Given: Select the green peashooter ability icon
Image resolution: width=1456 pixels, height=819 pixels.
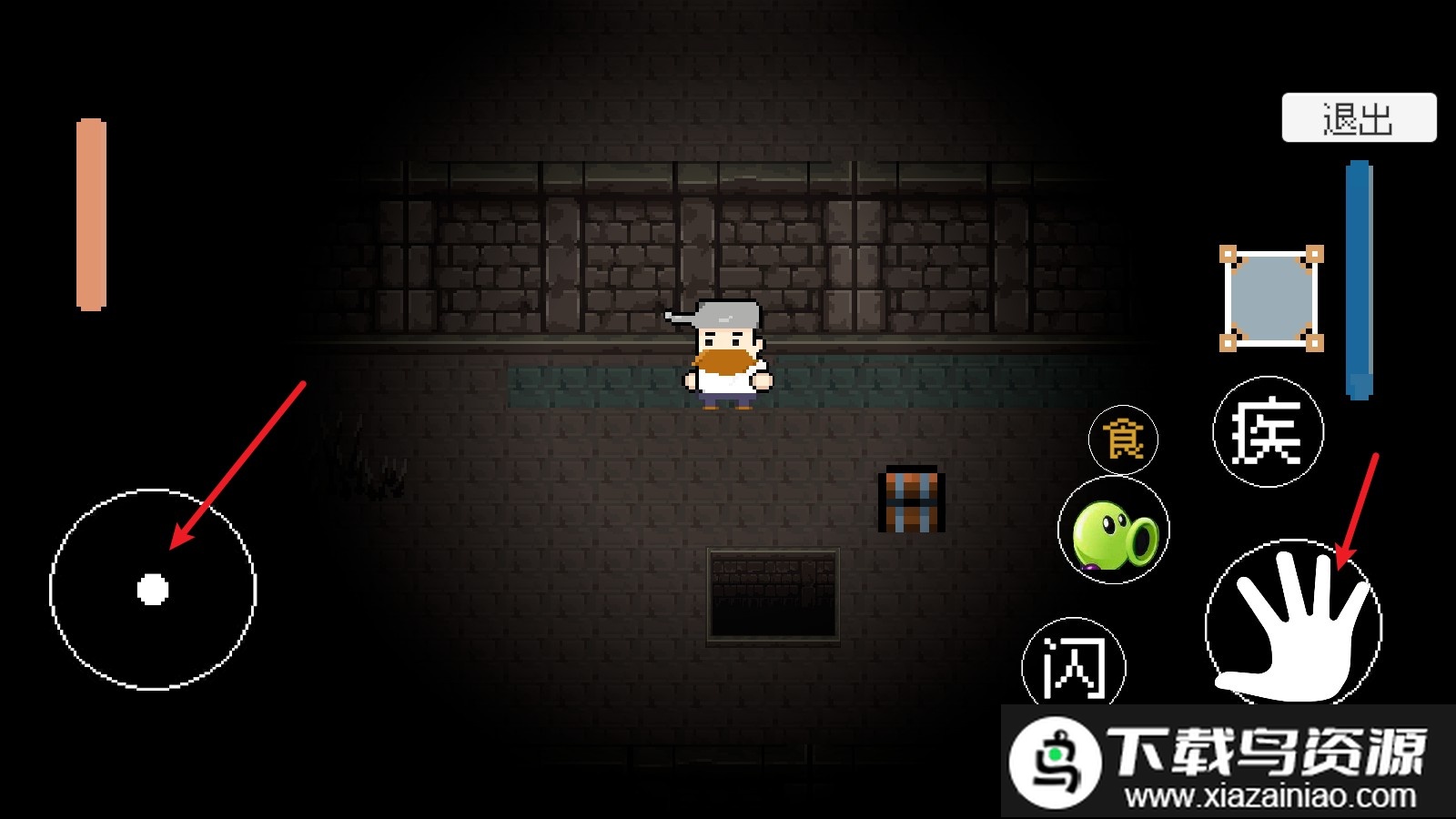Looking at the screenshot, I should (1114, 531).
